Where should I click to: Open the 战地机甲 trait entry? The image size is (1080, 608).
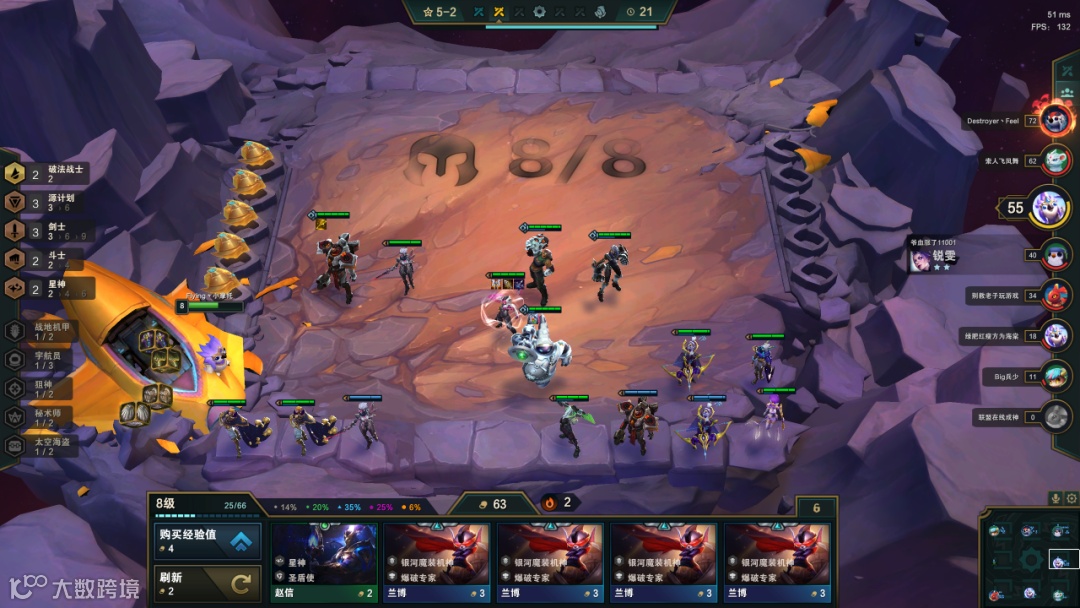pos(45,330)
